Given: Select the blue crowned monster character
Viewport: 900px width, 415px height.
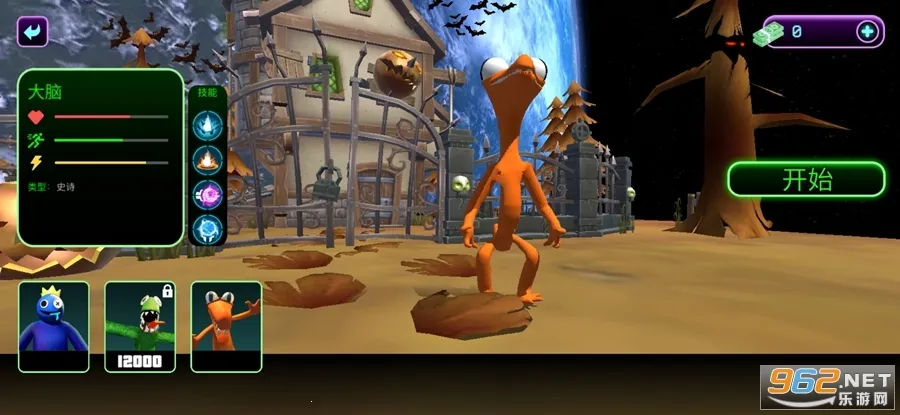Looking at the screenshot, I should [x=53, y=326].
